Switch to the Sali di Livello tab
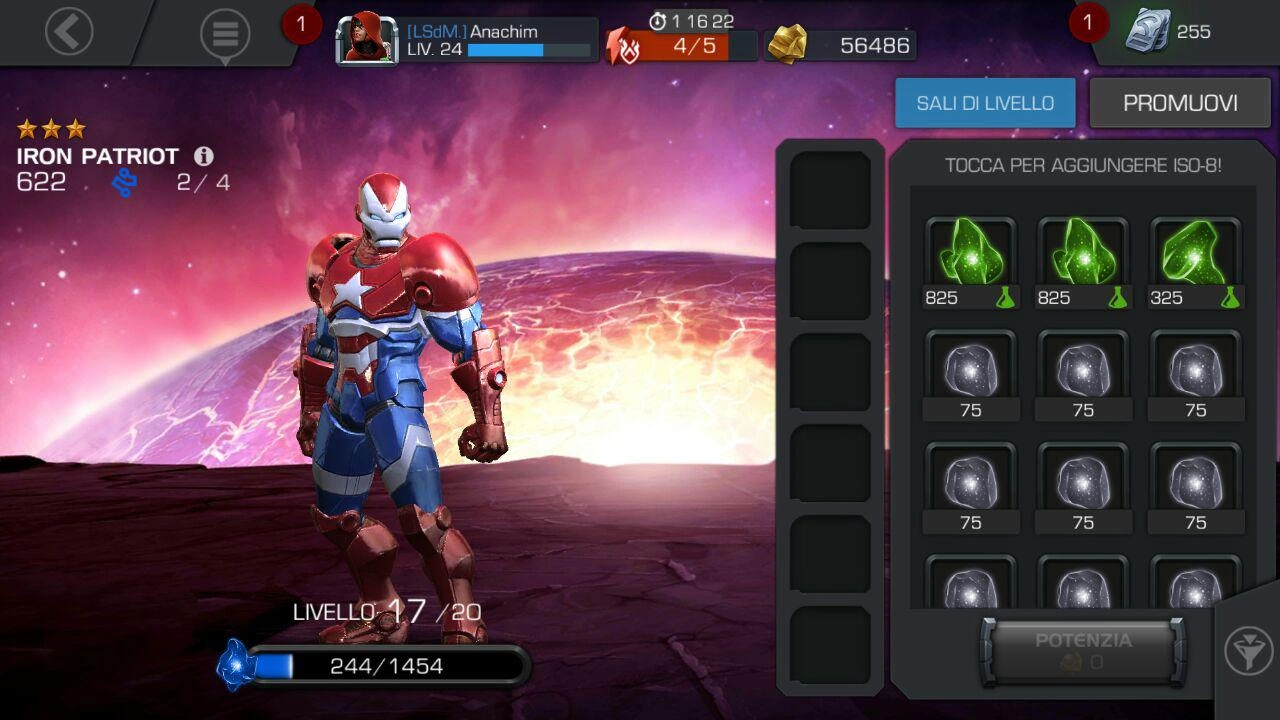The image size is (1280, 720). click(985, 103)
